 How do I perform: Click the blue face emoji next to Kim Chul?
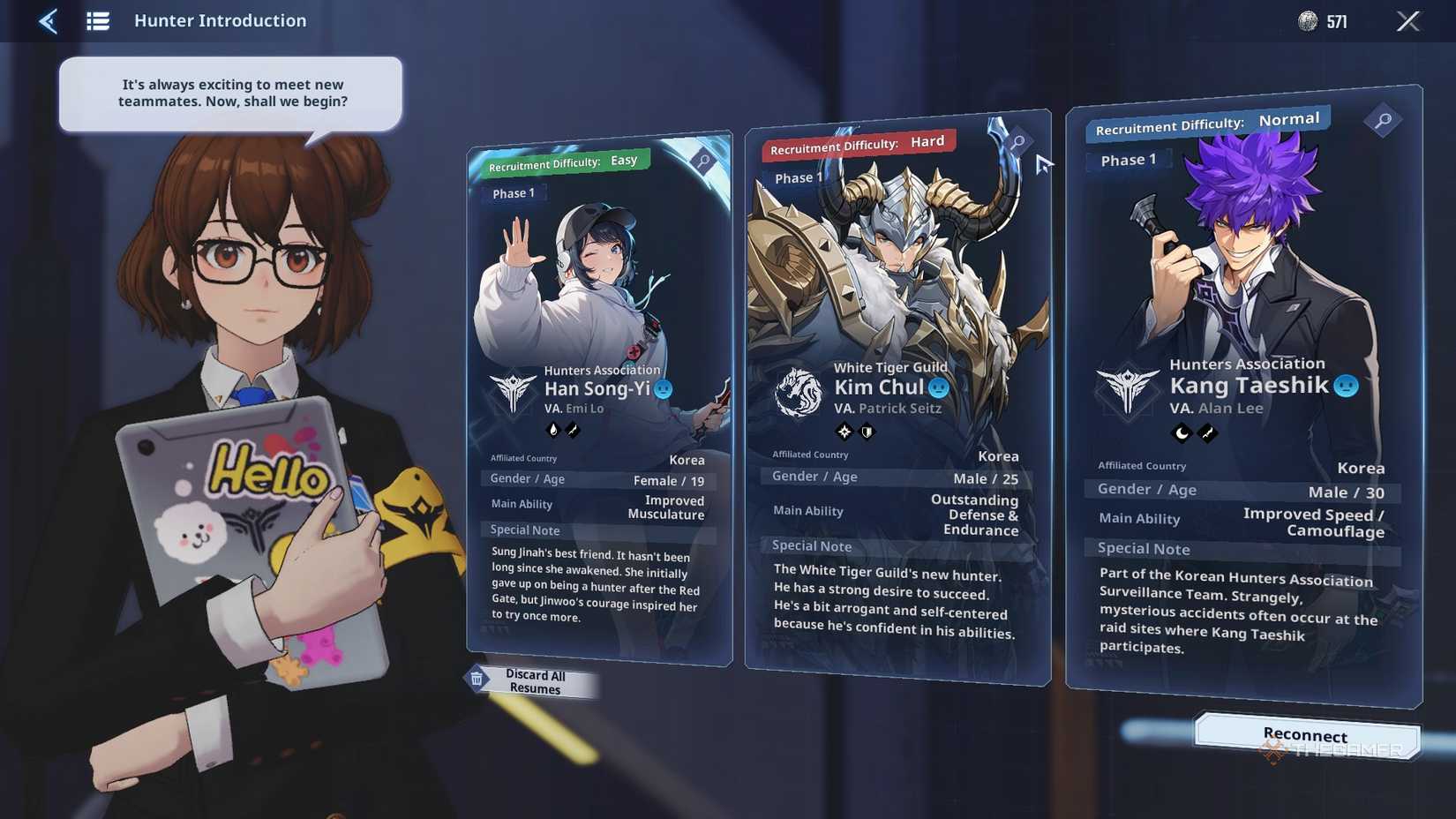click(937, 387)
